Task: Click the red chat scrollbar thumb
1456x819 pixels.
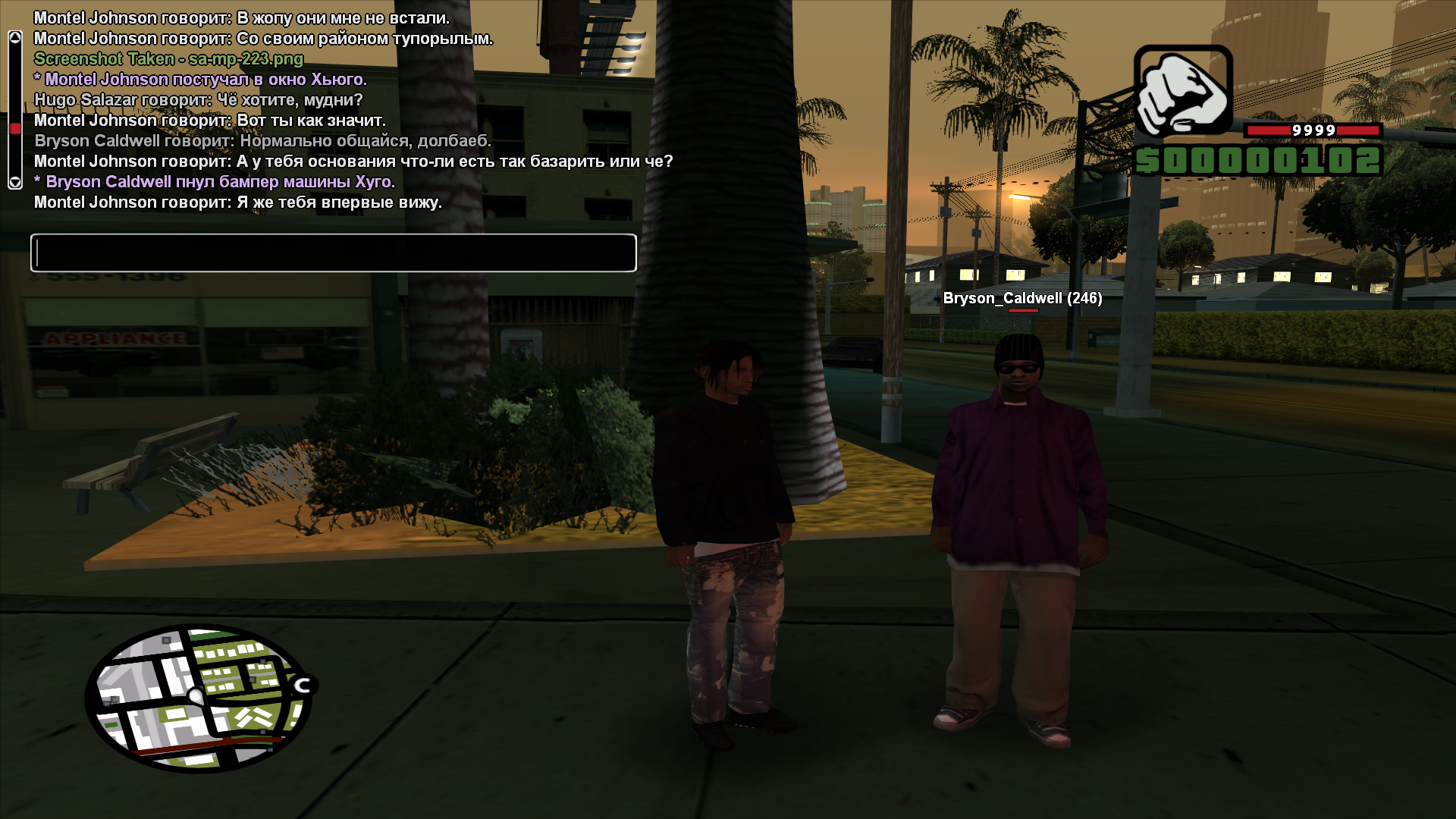Action: 15,129
